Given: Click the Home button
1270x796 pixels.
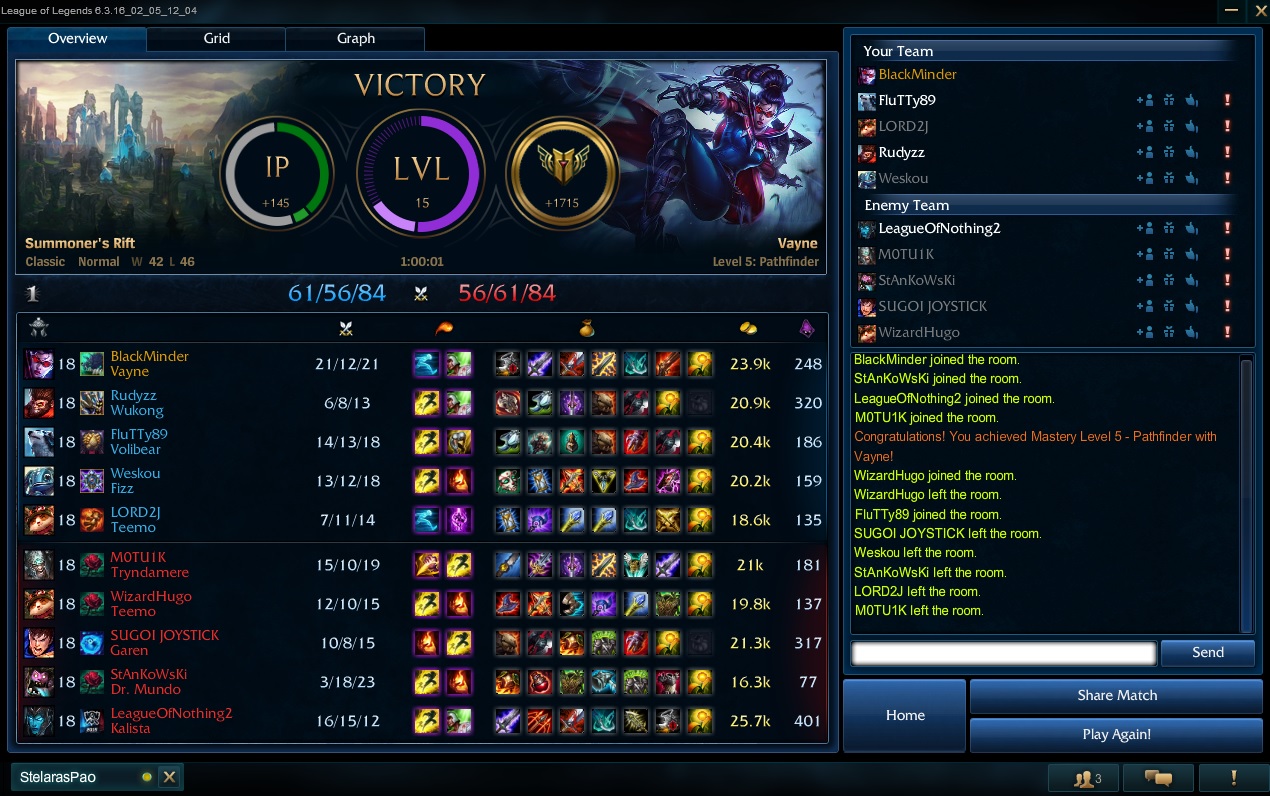Looking at the screenshot, I should pos(905,715).
